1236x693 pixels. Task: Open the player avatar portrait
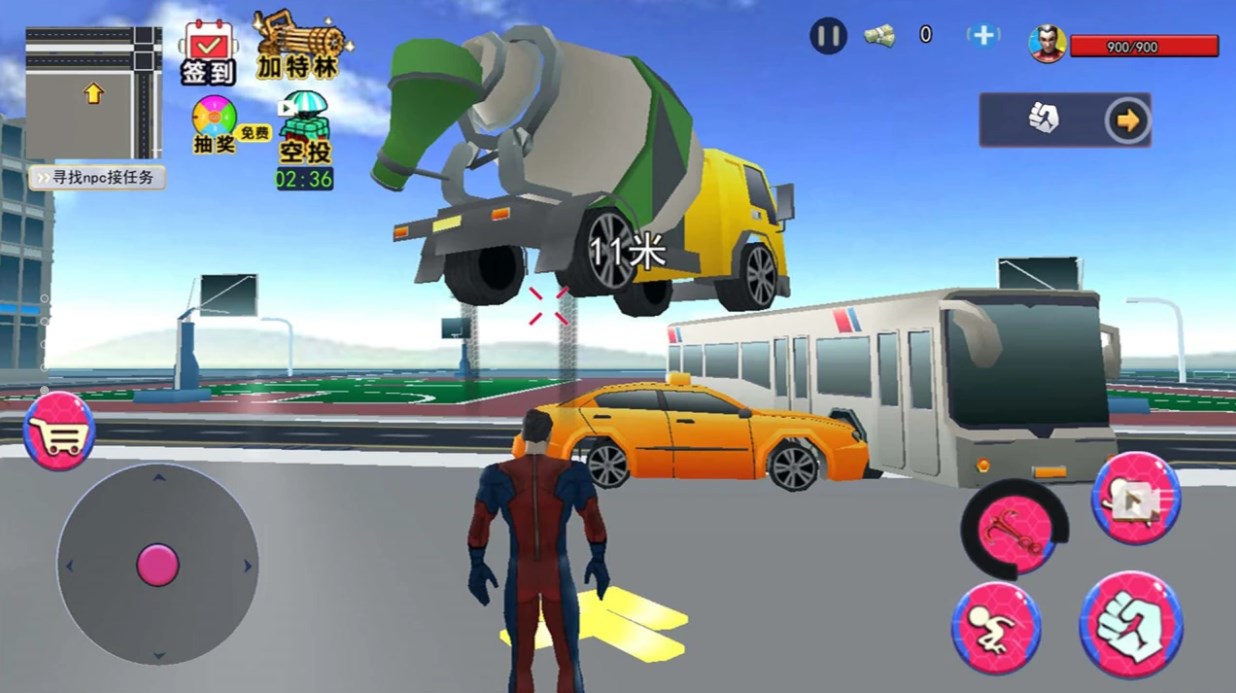(1047, 43)
